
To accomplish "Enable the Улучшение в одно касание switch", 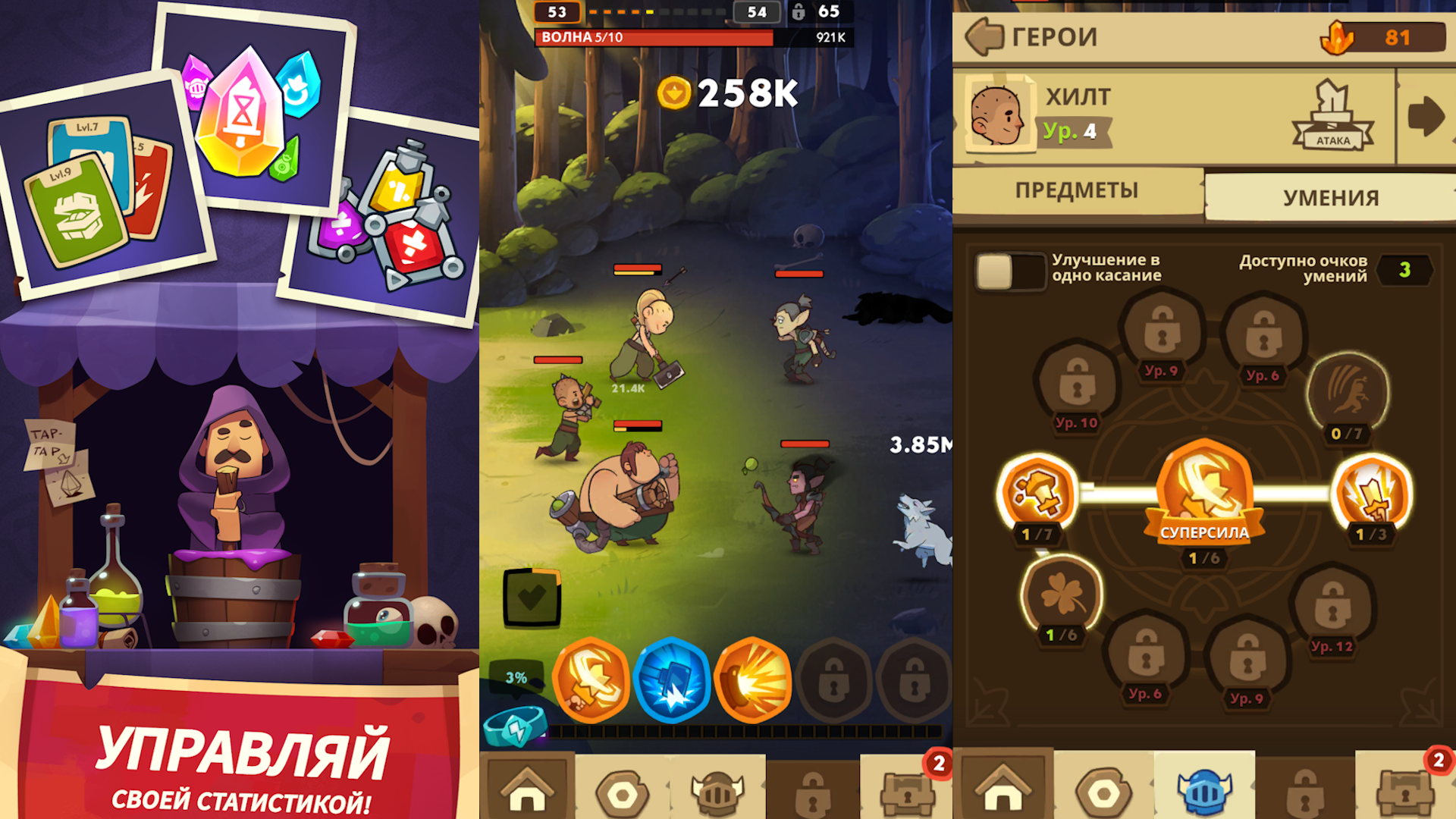I will [1011, 271].
